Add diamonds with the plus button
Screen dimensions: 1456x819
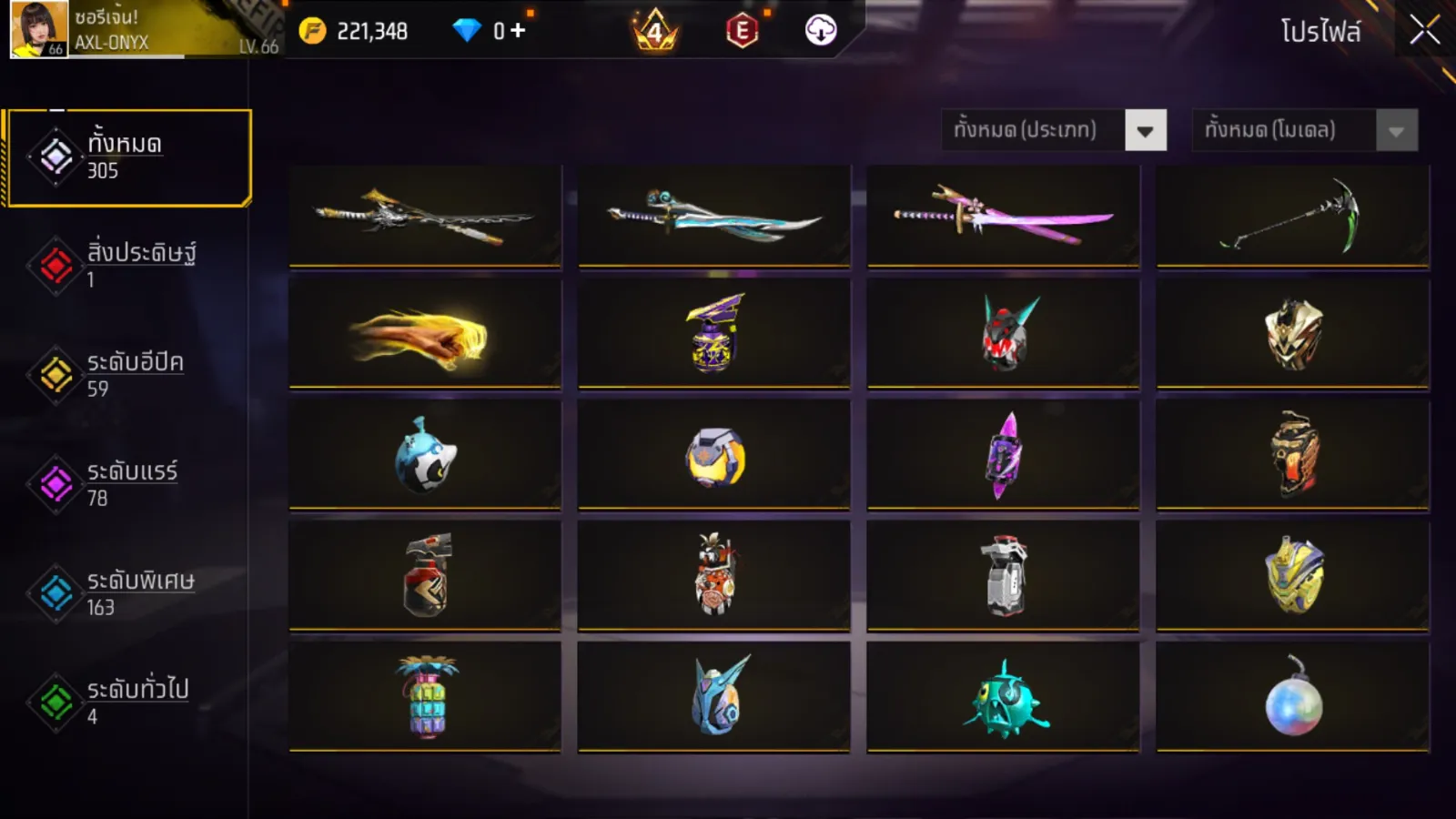(518, 31)
